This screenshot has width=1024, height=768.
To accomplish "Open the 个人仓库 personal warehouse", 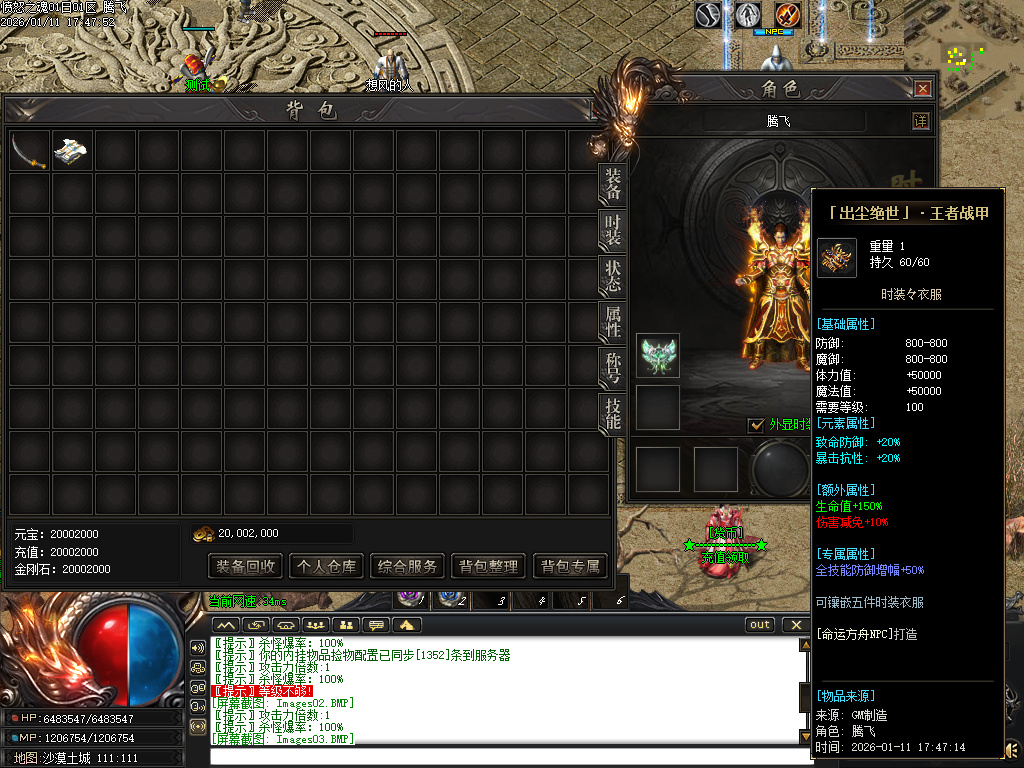I will 326,566.
